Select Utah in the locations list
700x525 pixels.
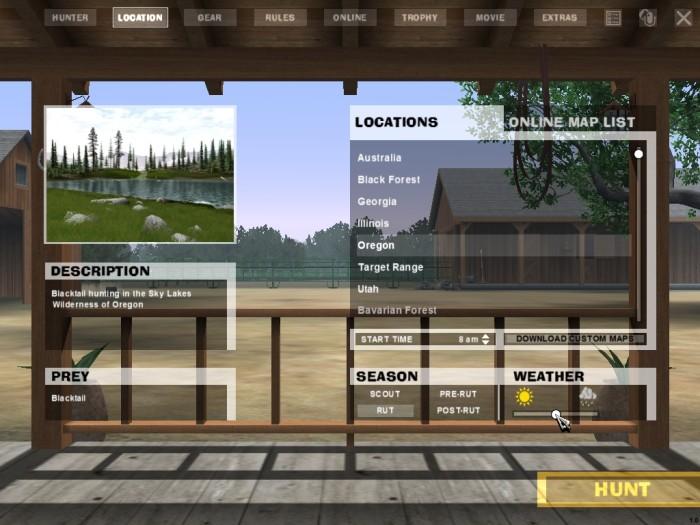click(x=368, y=289)
